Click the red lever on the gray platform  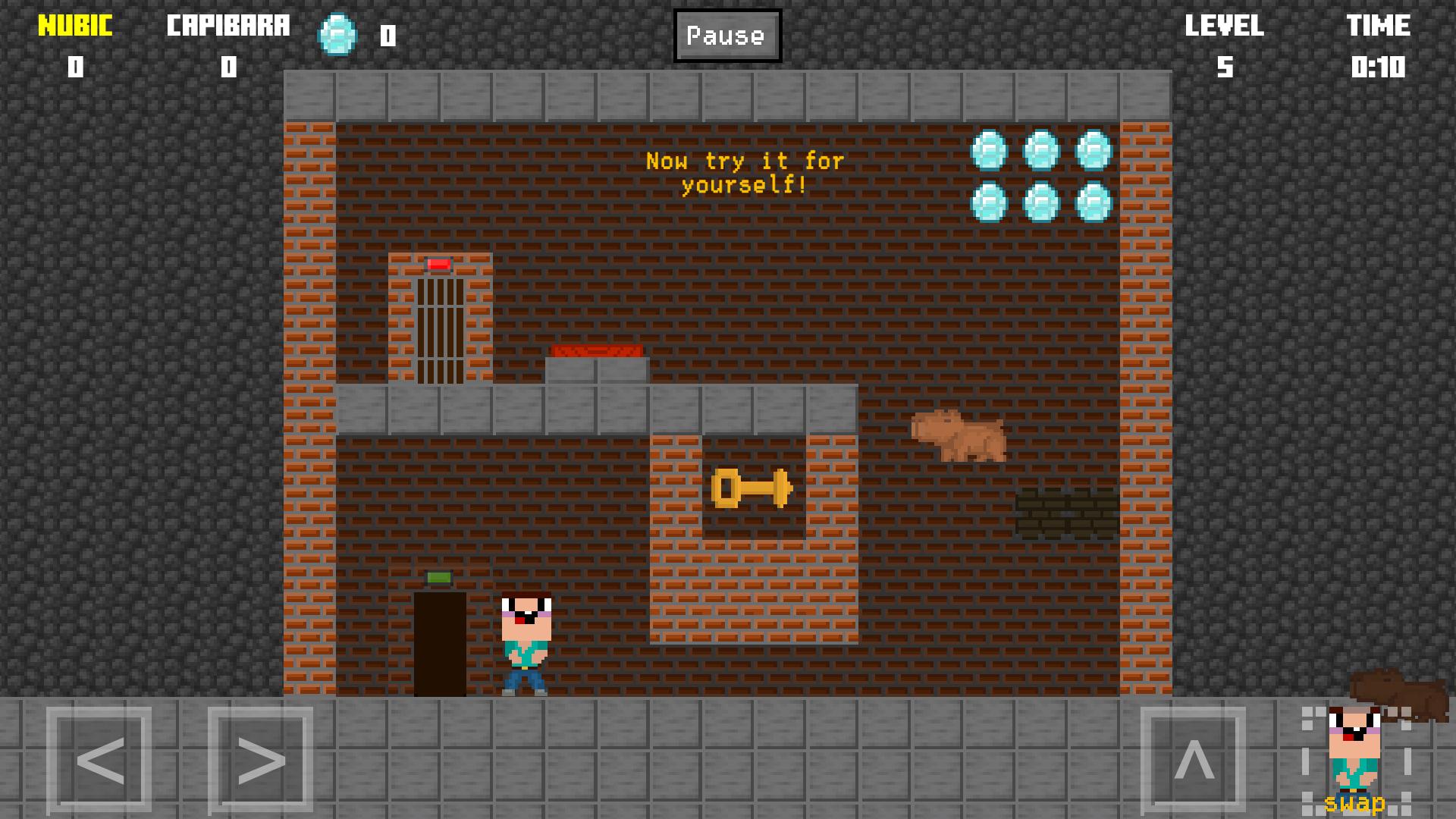coord(598,350)
